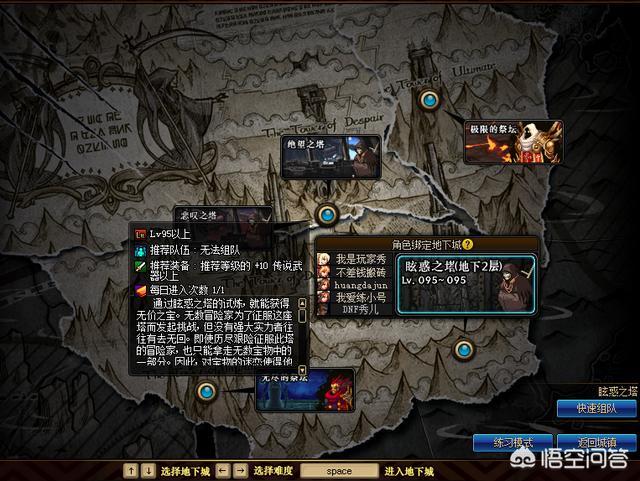Click the map node above 极限的祭坛
The height and width of the screenshot is (481, 640).
pyautogui.click(x=430, y=99)
